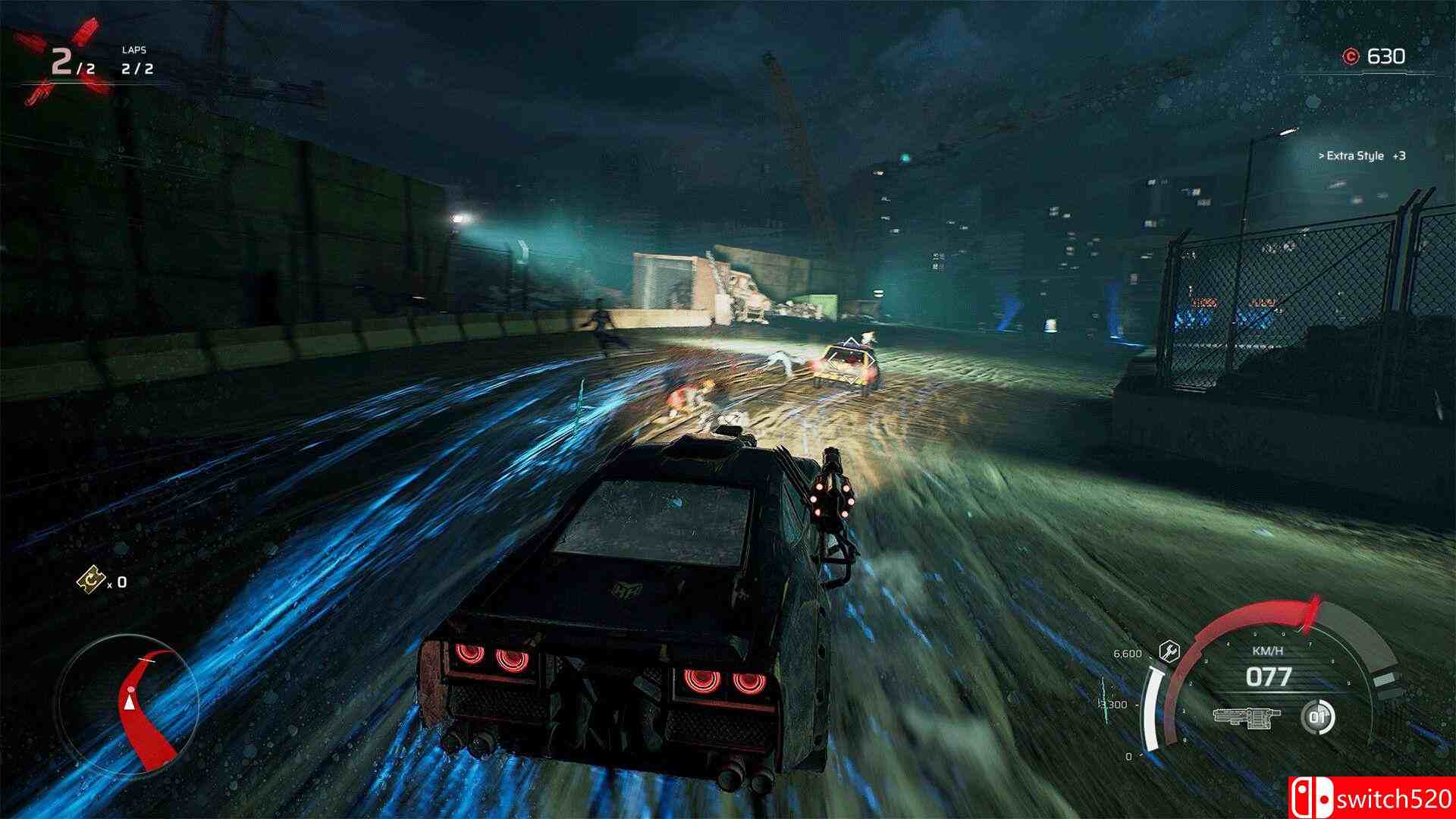
Task: Click the speed readout showing 077
Action: click(1269, 675)
